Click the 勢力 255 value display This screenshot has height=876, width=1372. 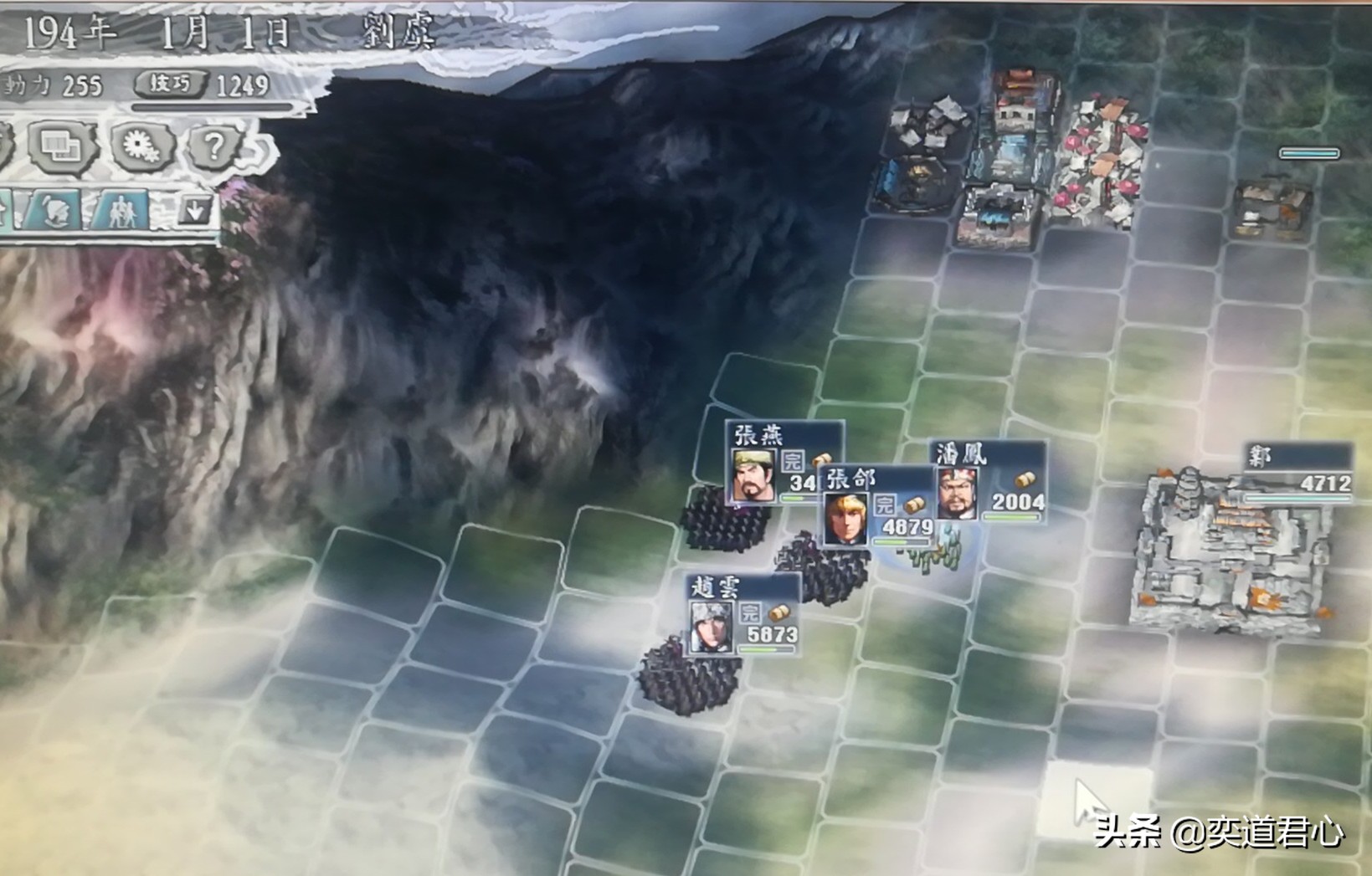pos(54,84)
